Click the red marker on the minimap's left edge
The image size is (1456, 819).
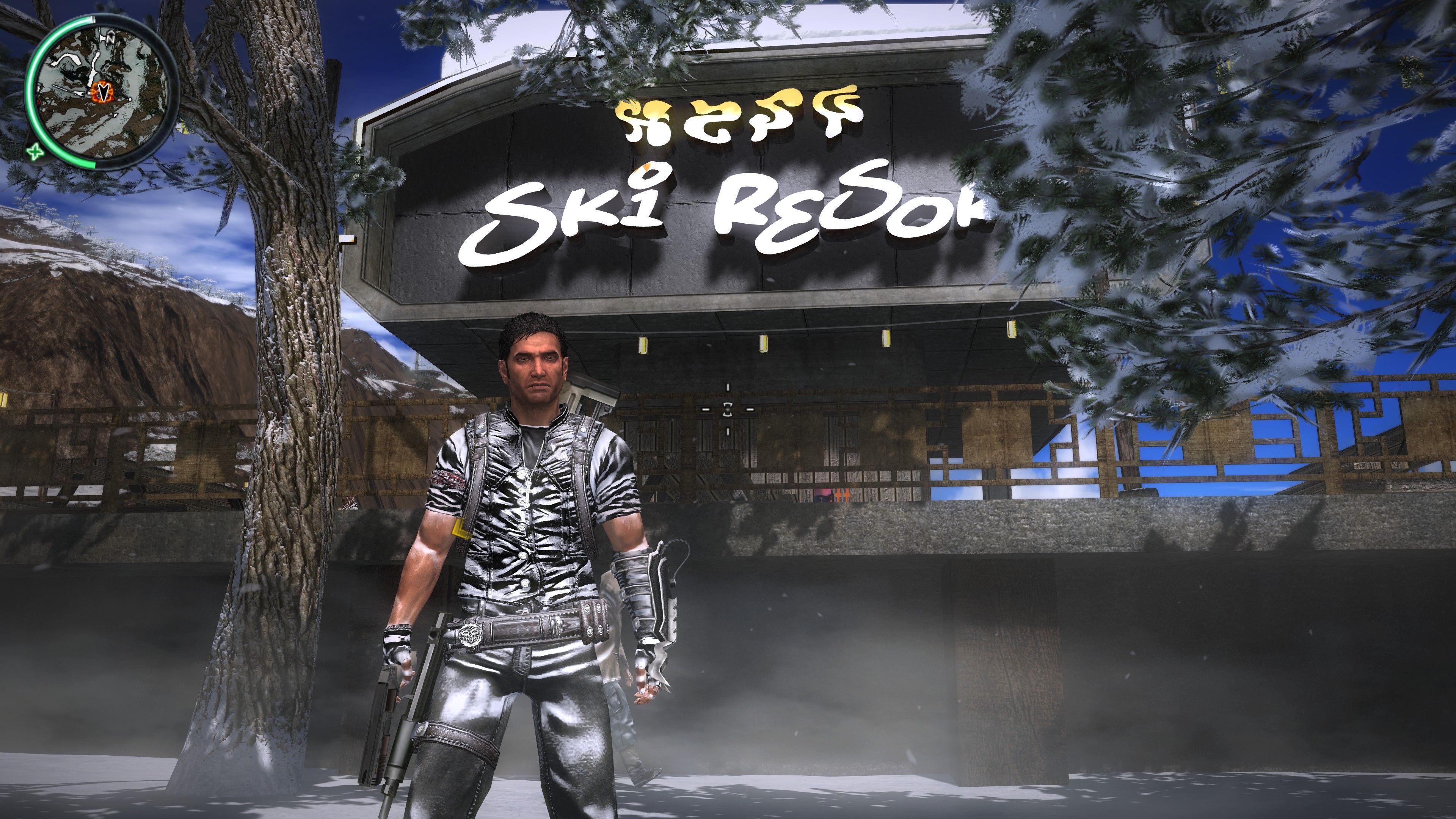coord(39,102)
